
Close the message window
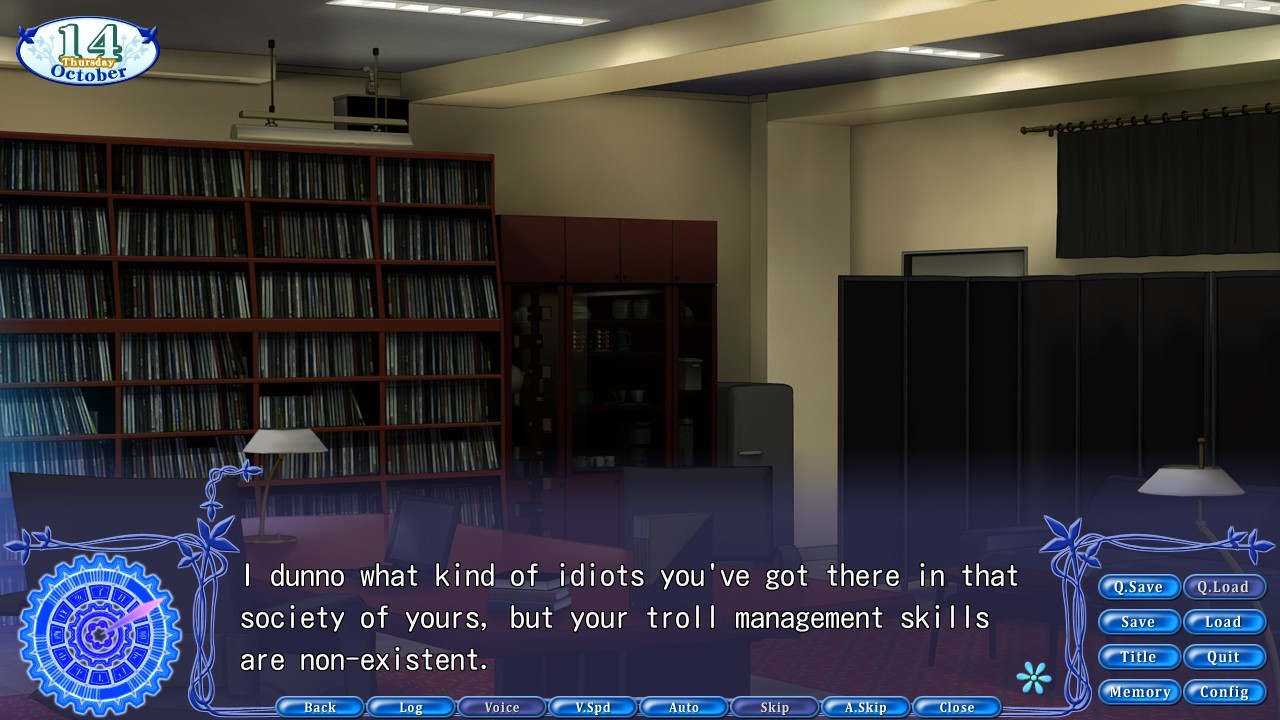coord(956,707)
